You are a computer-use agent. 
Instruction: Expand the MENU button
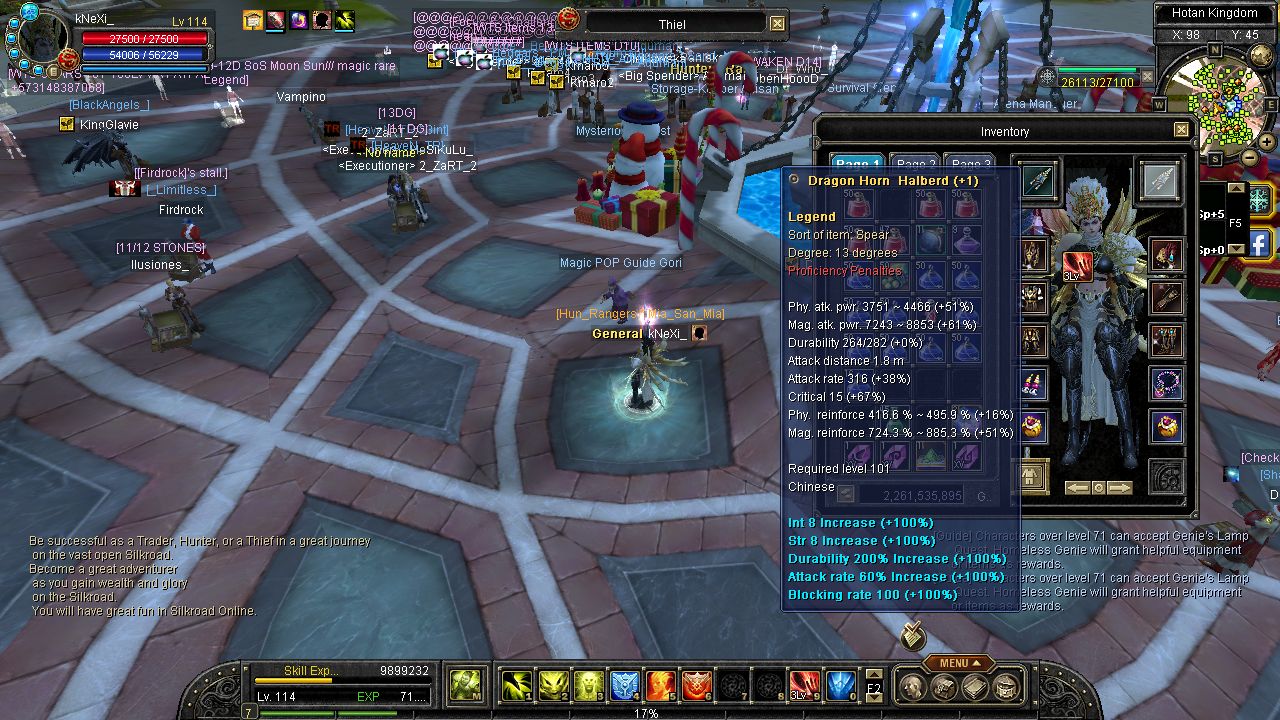958,663
